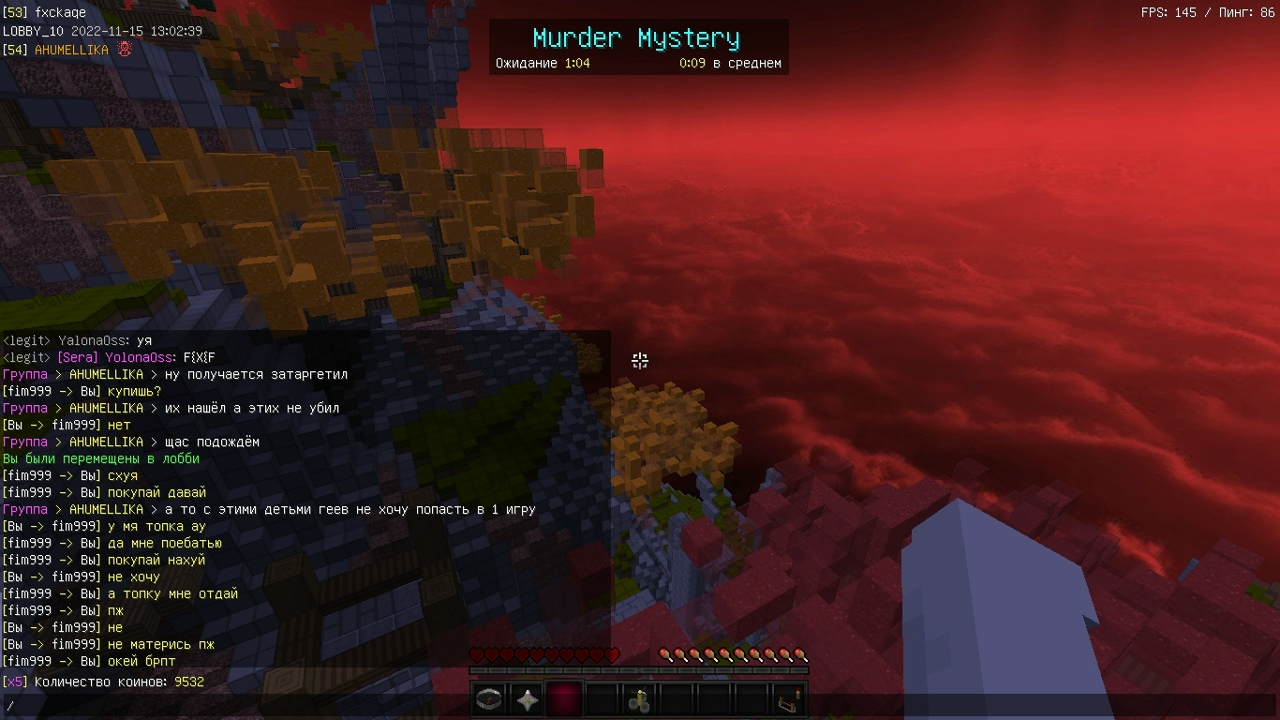The height and width of the screenshot is (720, 1280).
Task: Select the nether star hotbar slot
Action: 527,700
